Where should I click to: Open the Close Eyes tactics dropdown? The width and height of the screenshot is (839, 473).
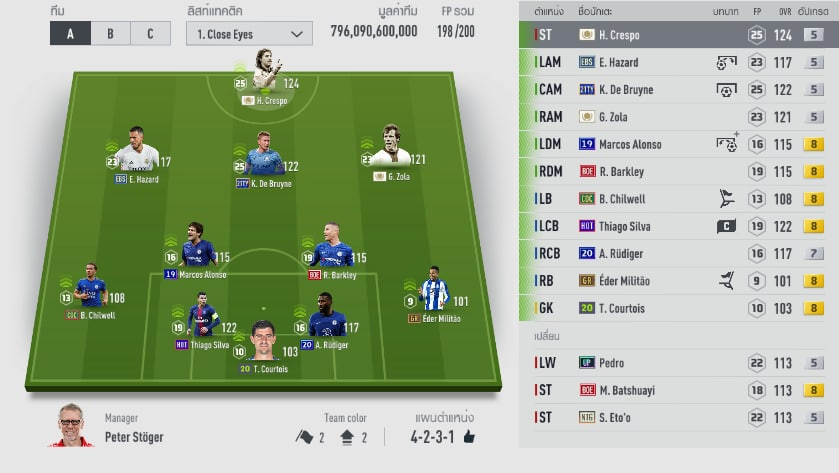[248, 33]
